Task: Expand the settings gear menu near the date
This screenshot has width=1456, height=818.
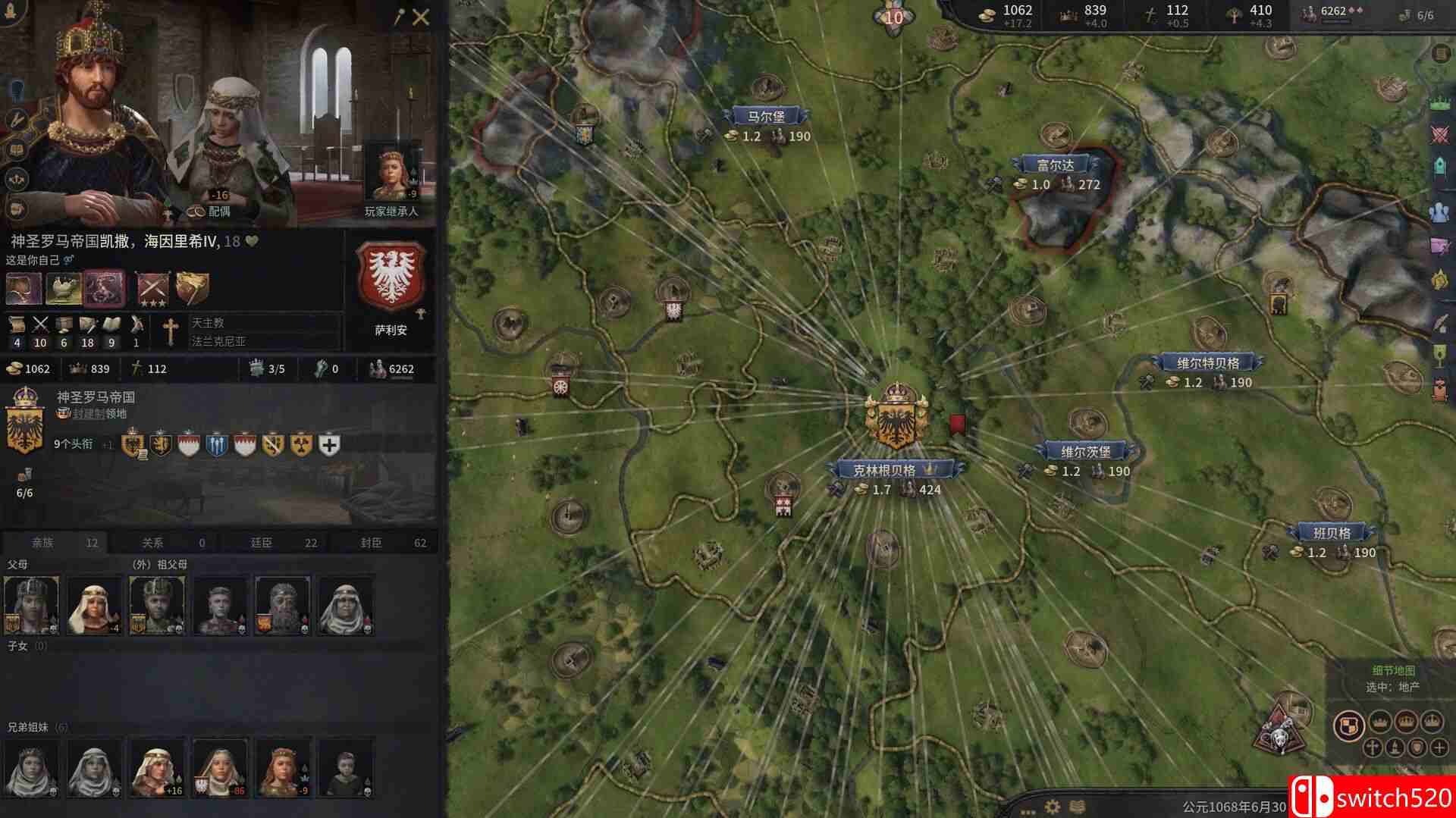Action: click(x=1053, y=805)
